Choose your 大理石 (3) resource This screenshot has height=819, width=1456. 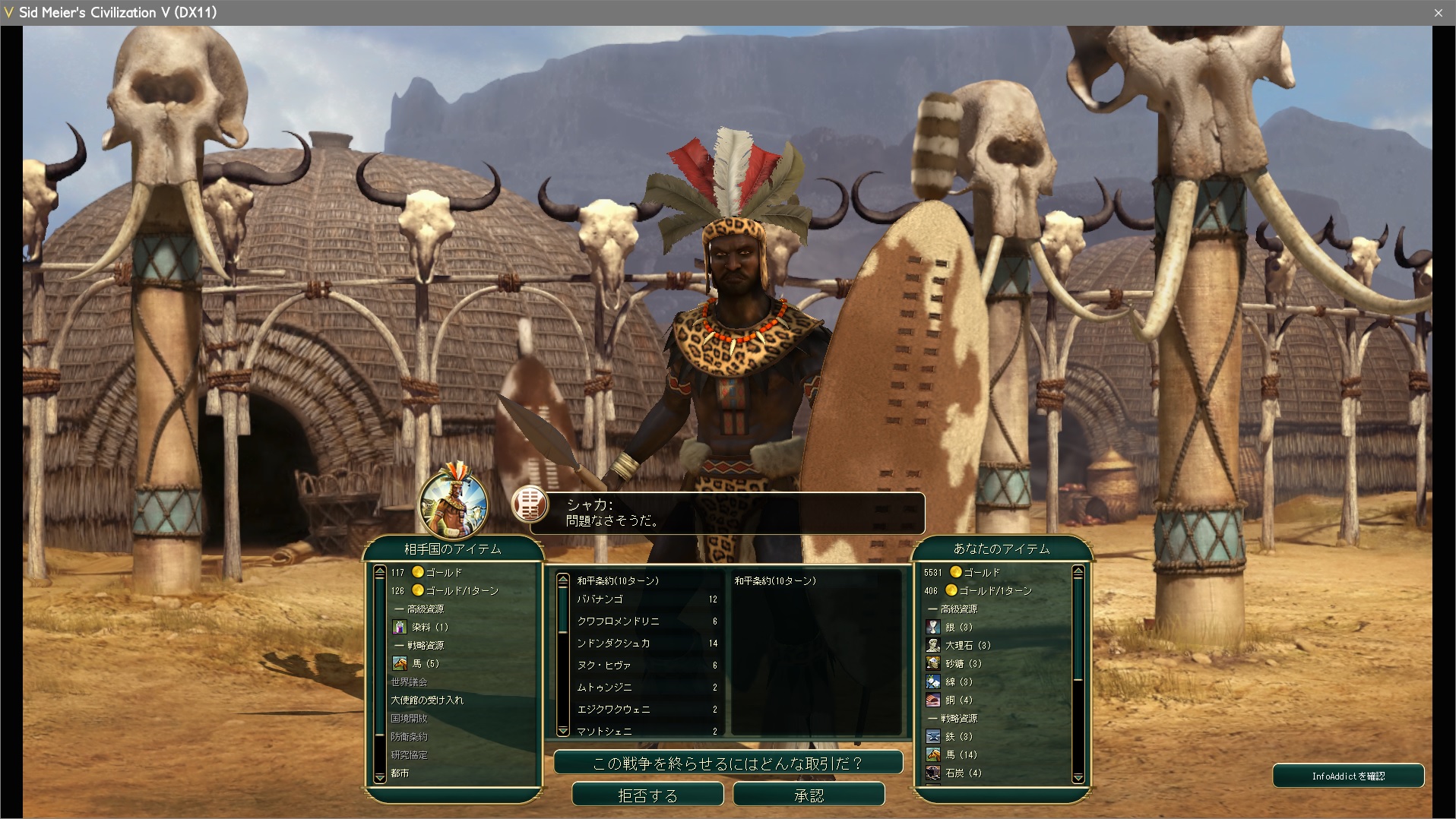(967, 645)
